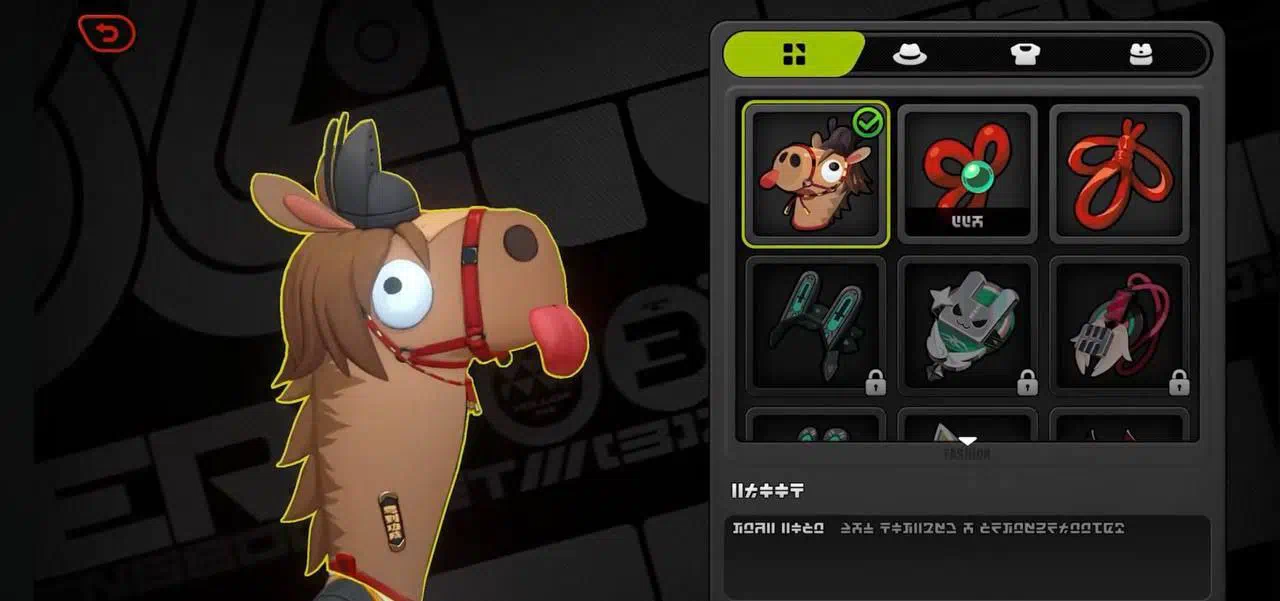
Task: Select the last category tab on the right
Action: coord(1141,55)
